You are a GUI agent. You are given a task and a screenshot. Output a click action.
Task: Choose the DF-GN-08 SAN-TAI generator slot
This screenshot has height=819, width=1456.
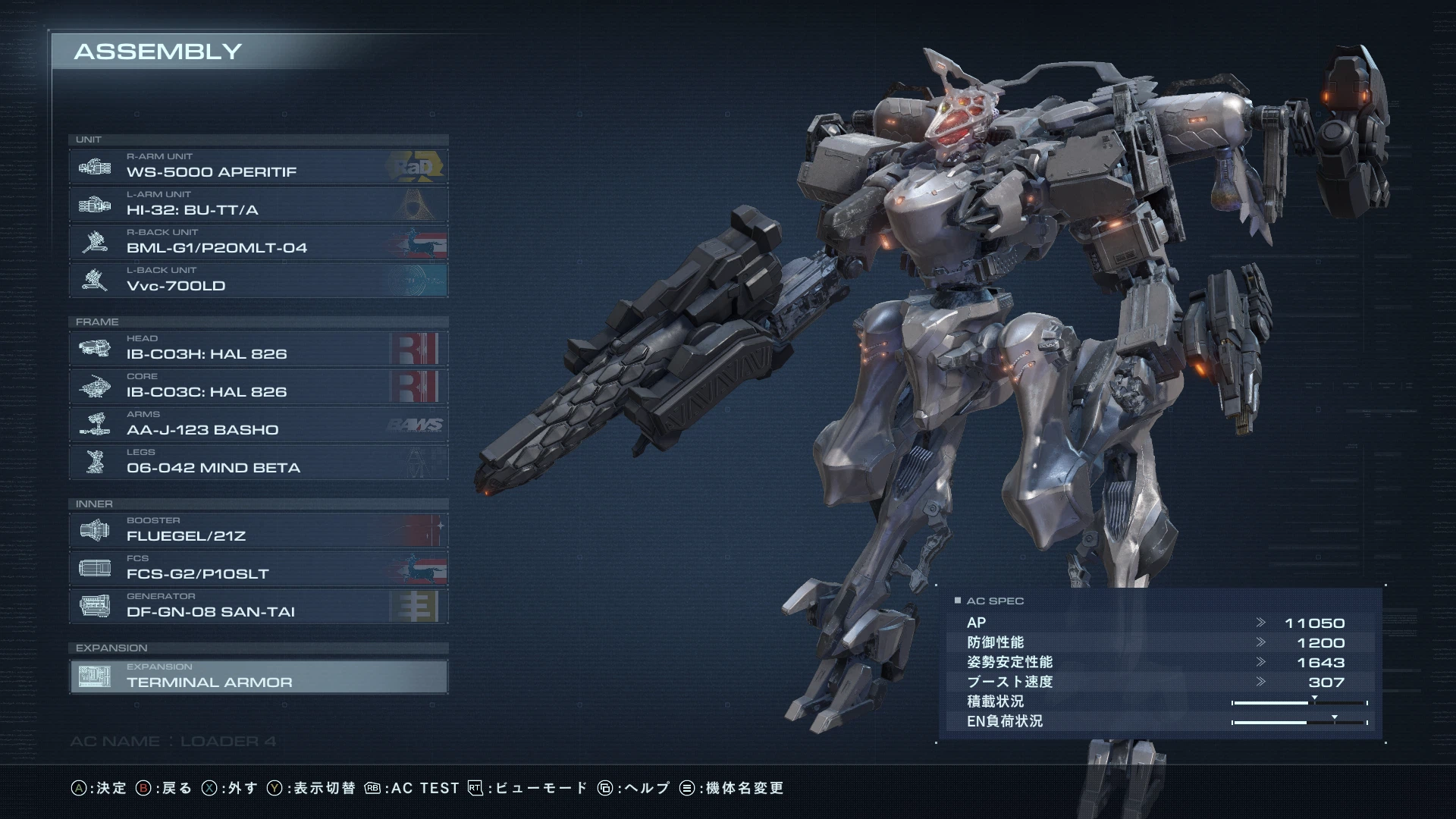pyautogui.click(x=258, y=607)
